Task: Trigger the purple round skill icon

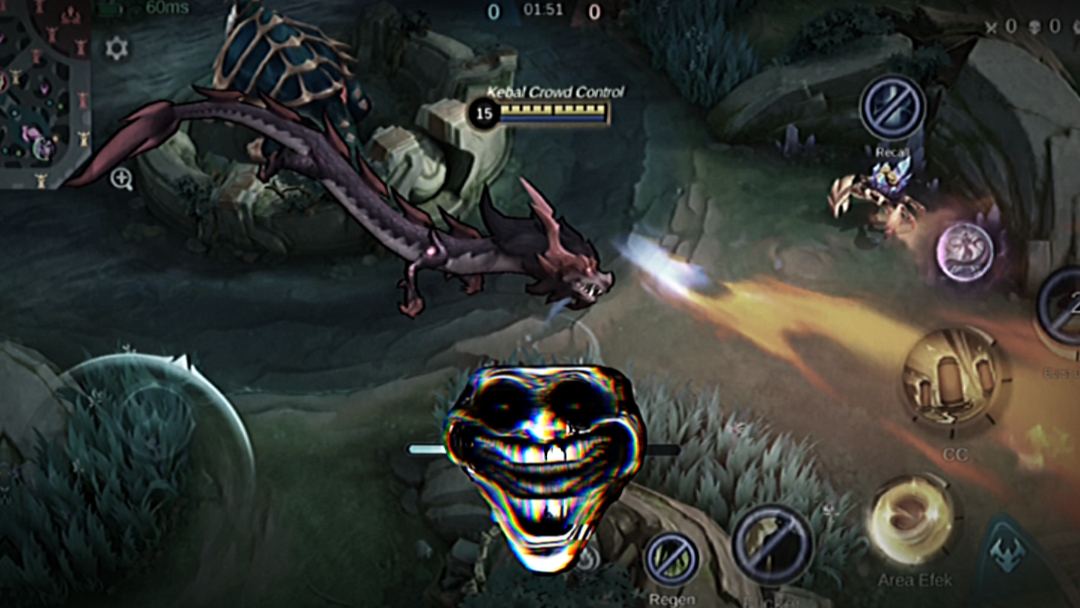Action: (964, 251)
